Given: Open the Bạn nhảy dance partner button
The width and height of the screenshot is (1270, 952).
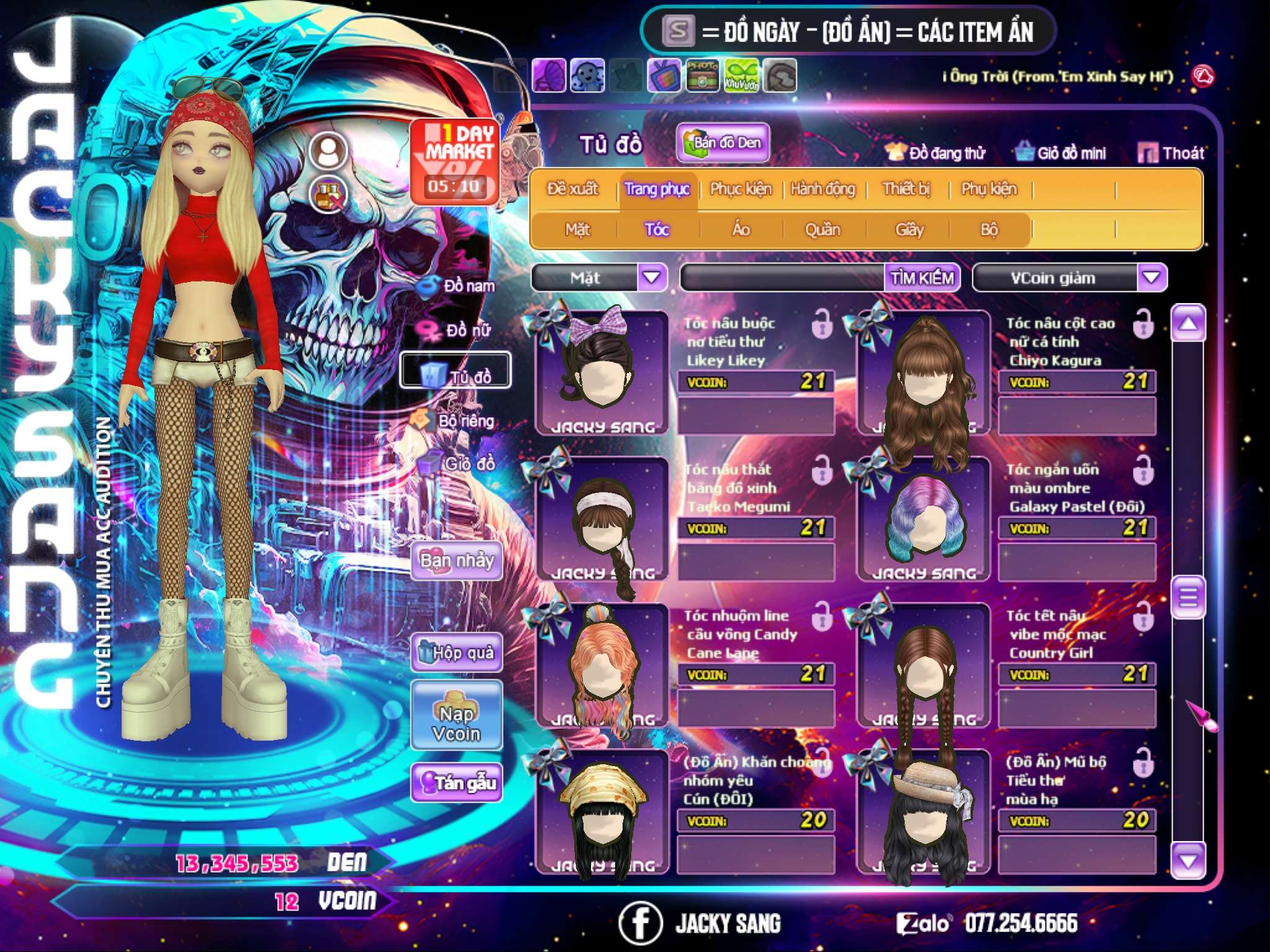Looking at the screenshot, I should [457, 561].
